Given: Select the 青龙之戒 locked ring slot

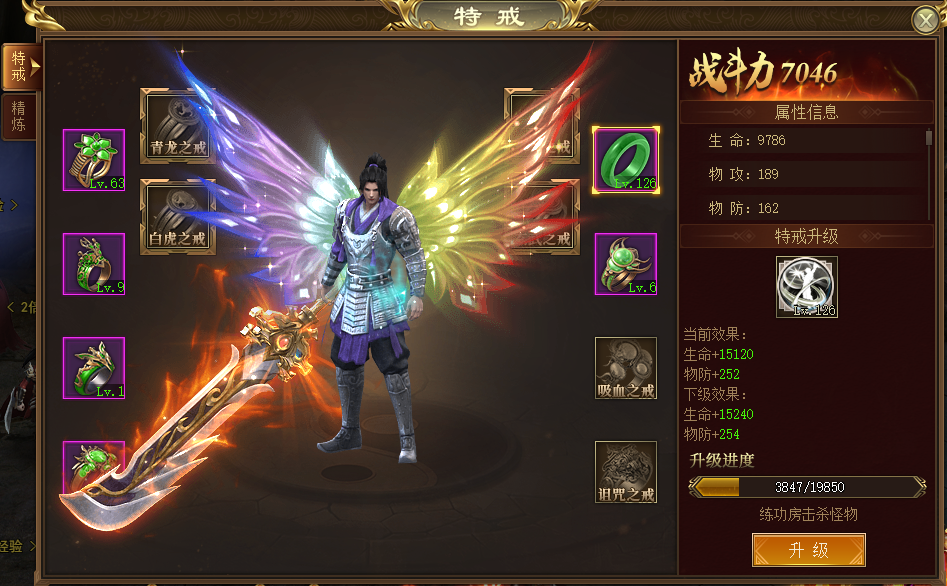Looking at the screenshot, I should [x=178, y=127].
